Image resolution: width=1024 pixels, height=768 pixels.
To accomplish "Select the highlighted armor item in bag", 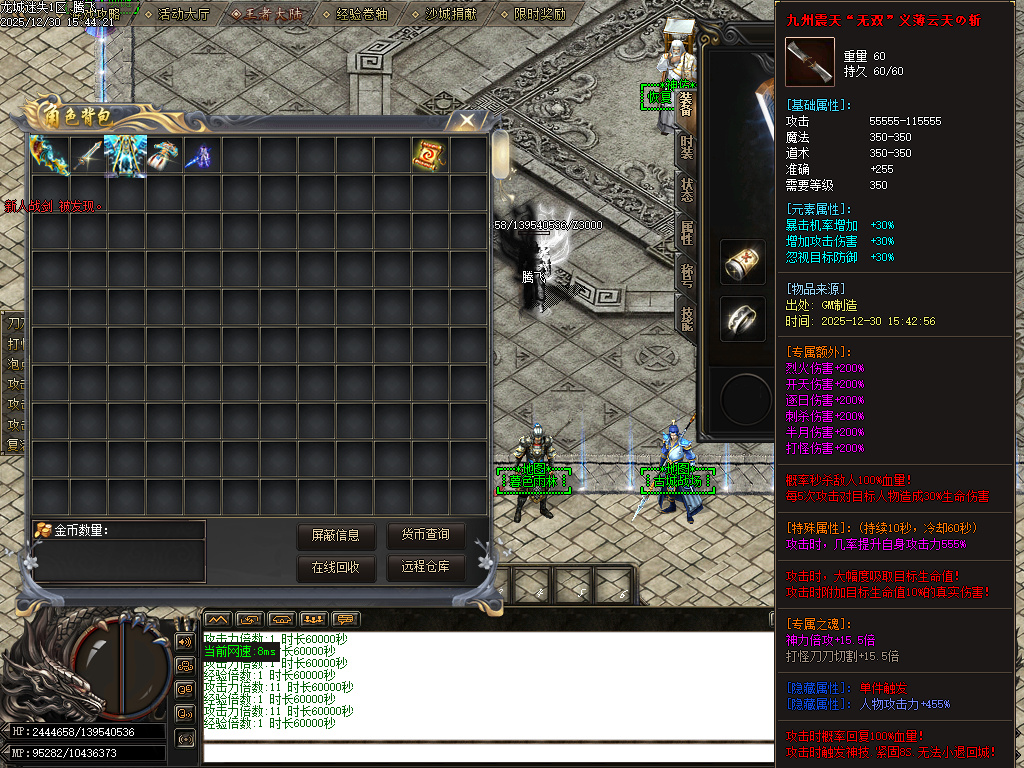I will coord(125,155).
